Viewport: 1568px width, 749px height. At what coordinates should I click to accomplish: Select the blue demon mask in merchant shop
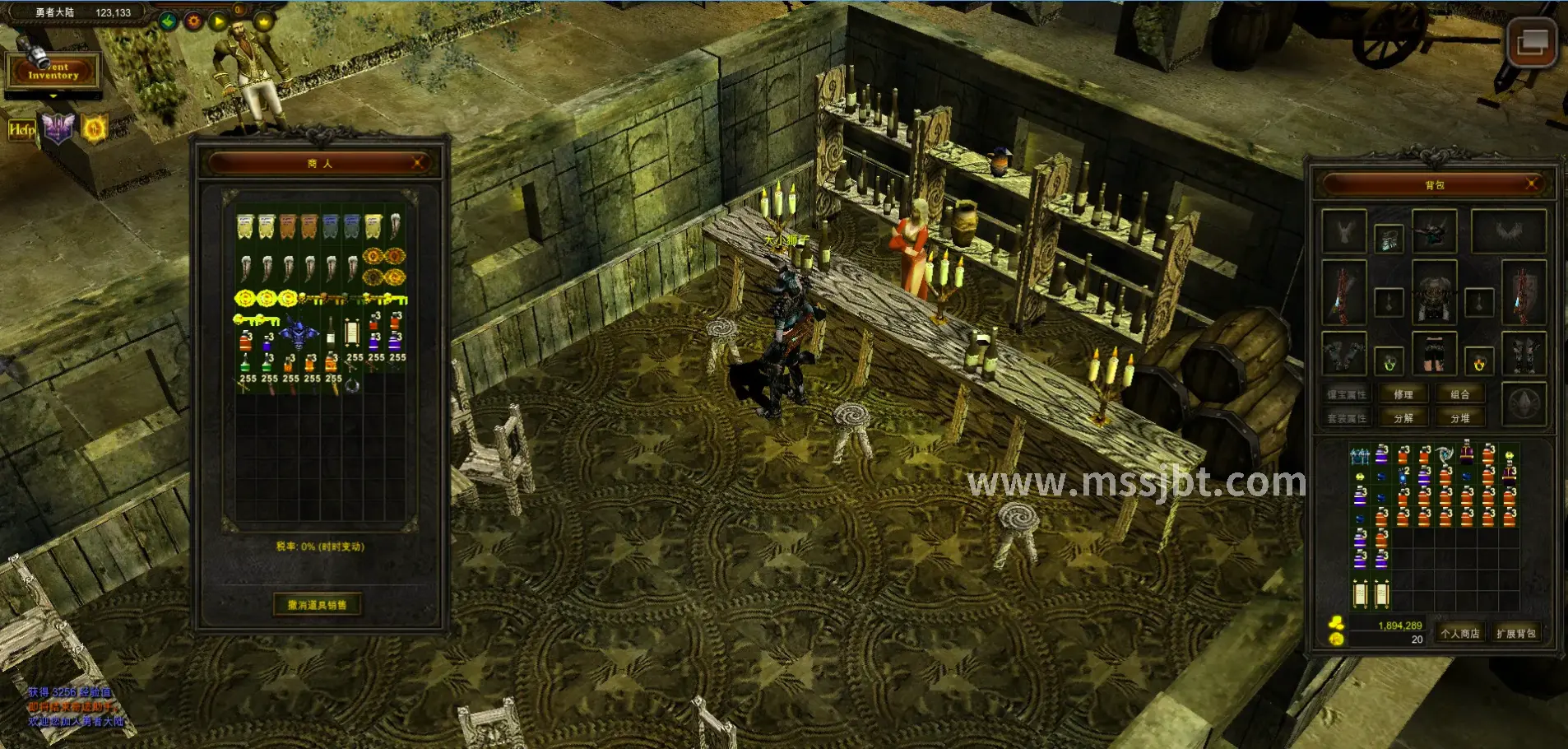point(297,333)
